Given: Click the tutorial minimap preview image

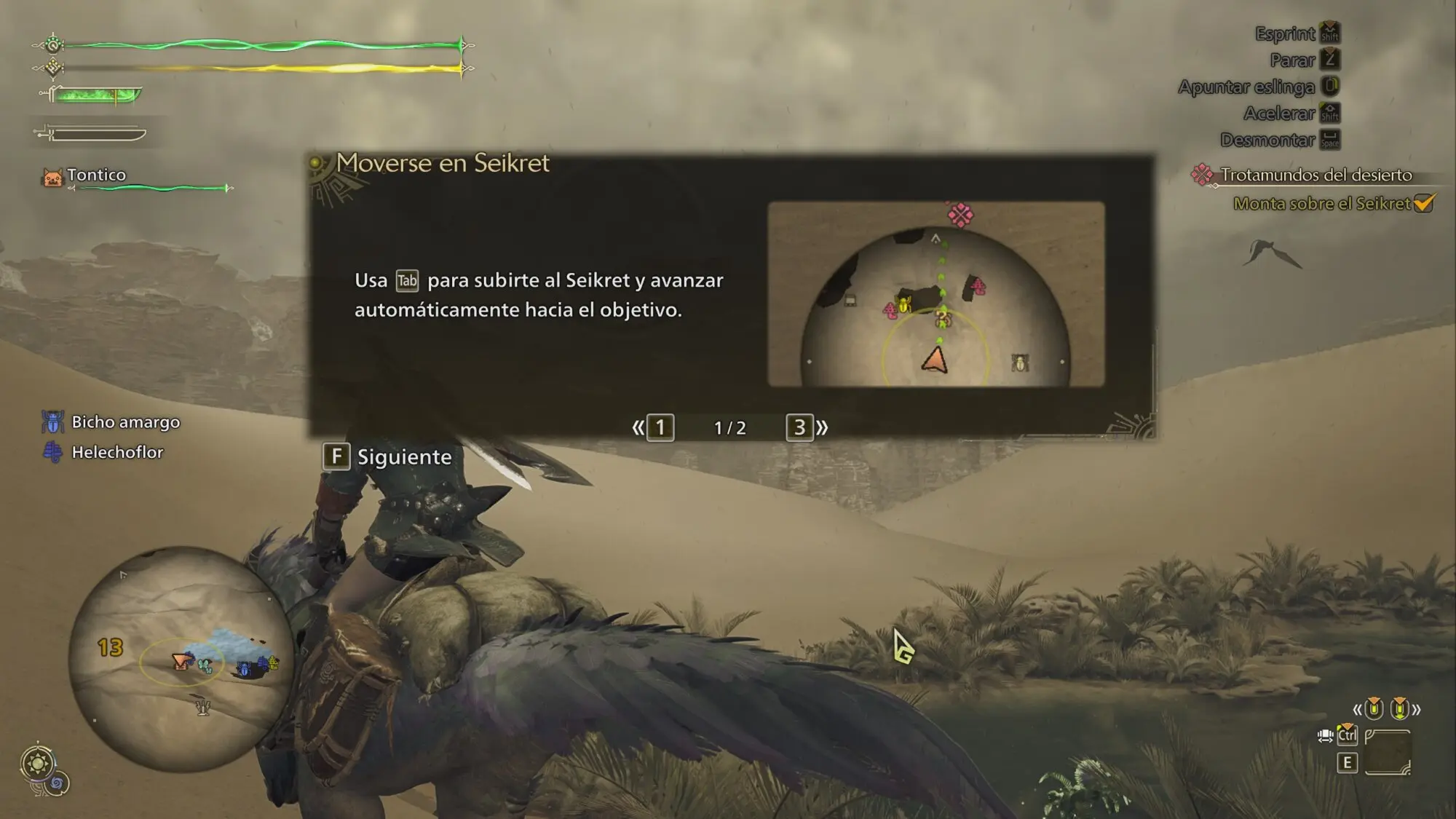Looking at the screenshot, I should 935,294.
